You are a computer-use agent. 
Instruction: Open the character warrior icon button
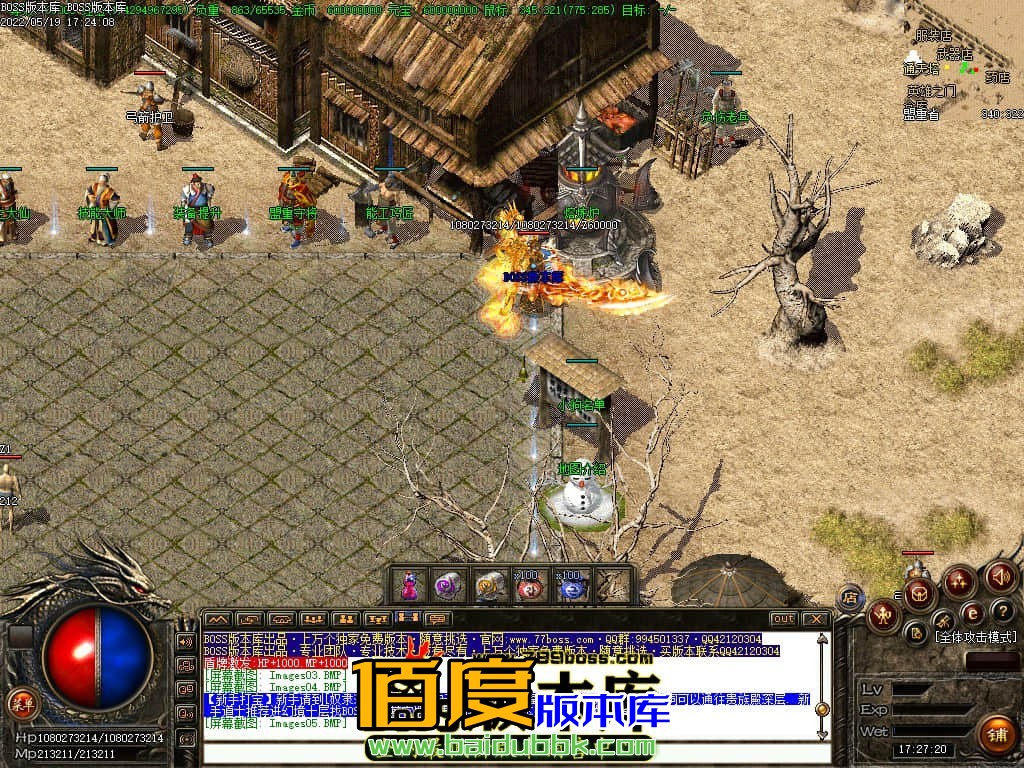coord(884,616)
